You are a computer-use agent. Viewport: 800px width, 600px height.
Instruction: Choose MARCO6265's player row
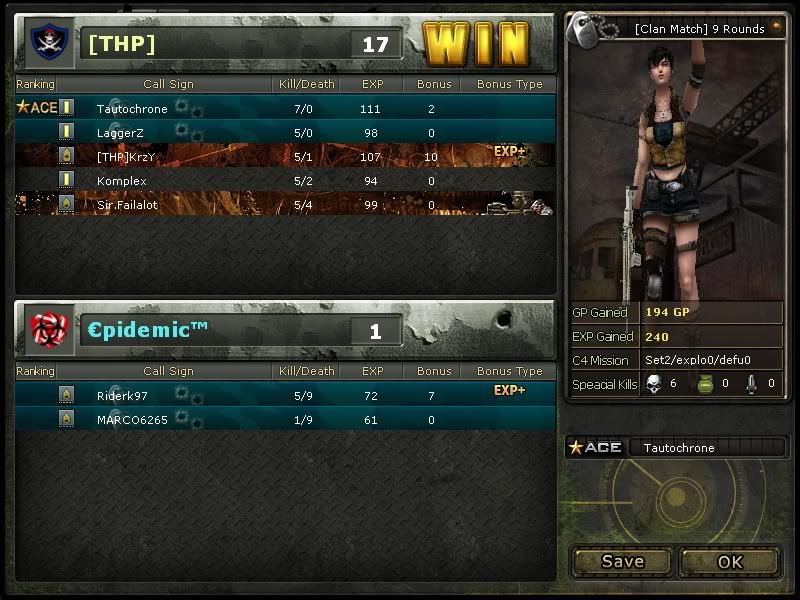click(x=285, y=419)
